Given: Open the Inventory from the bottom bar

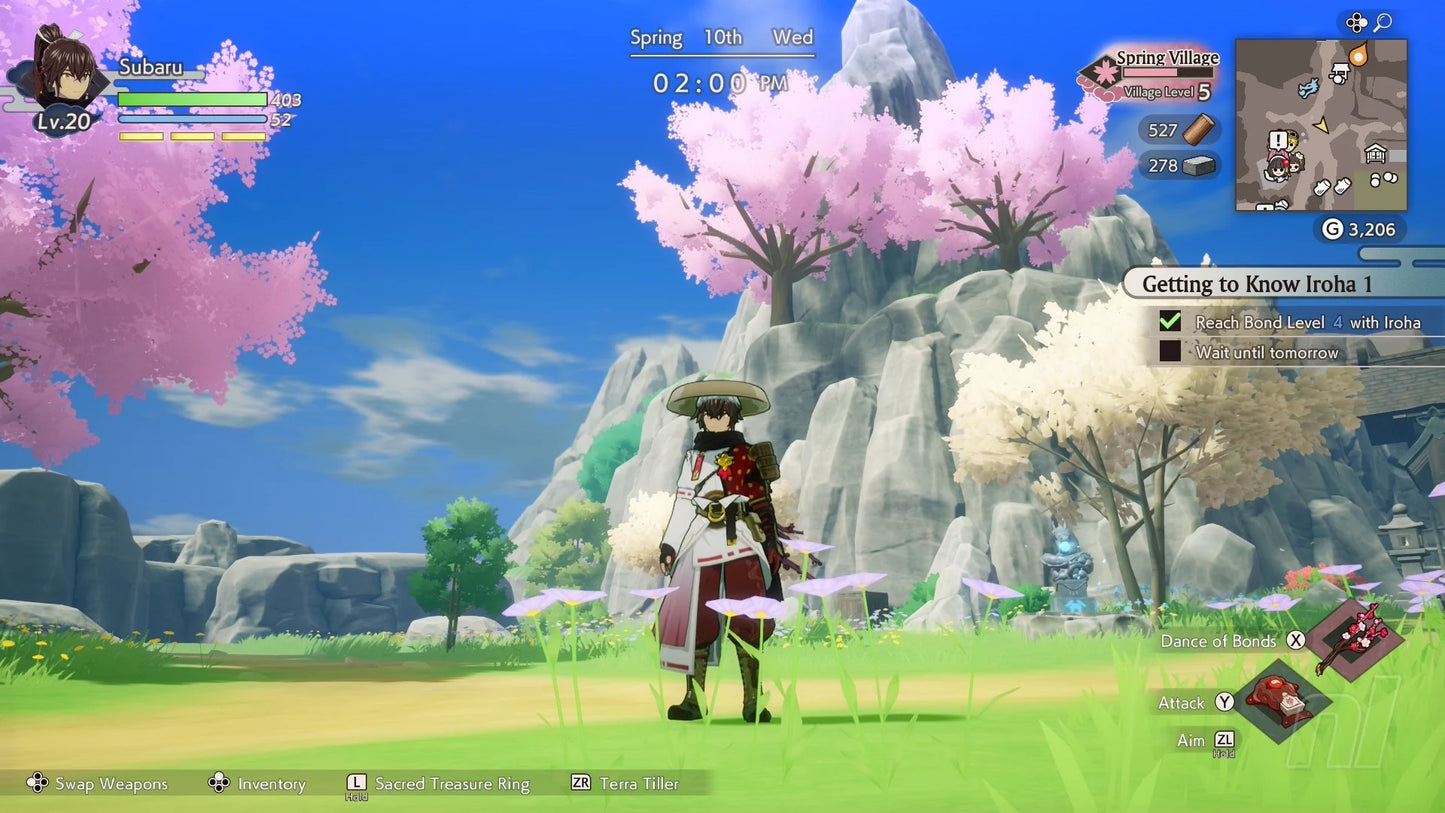Looking at the screenshot, I should coord(258,784).
